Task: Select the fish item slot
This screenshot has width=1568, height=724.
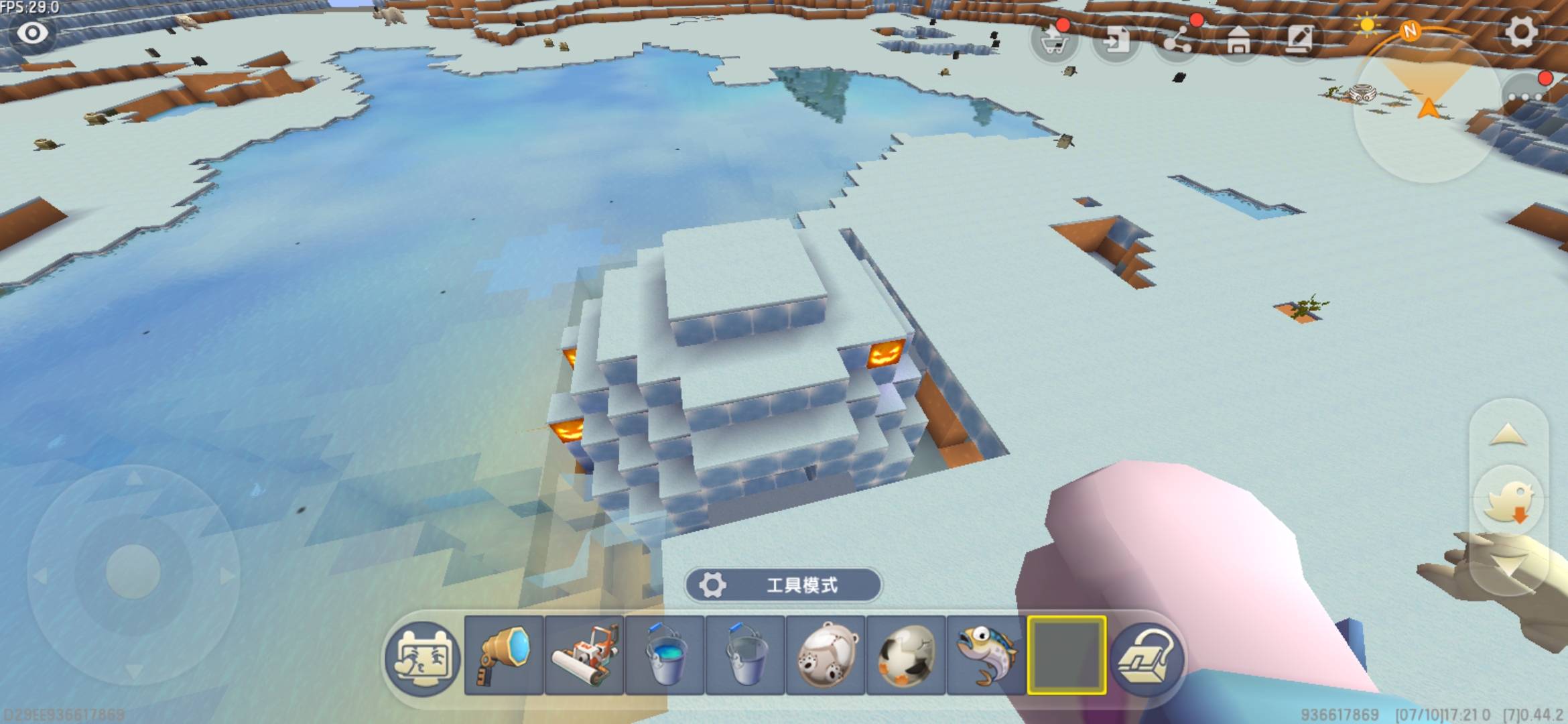Action: (x=986, y=655)
